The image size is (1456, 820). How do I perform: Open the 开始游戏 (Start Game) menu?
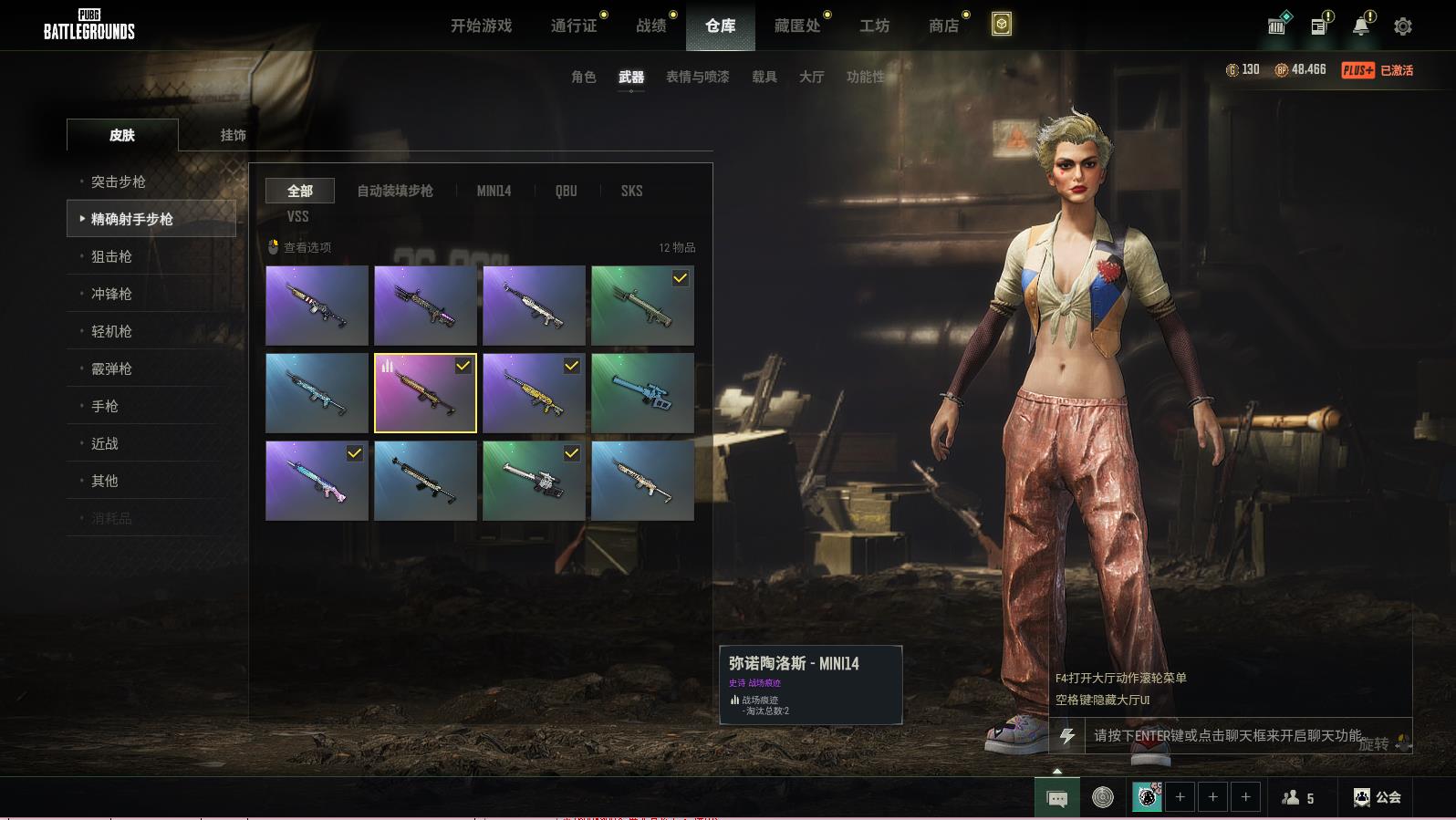[481, 26]
